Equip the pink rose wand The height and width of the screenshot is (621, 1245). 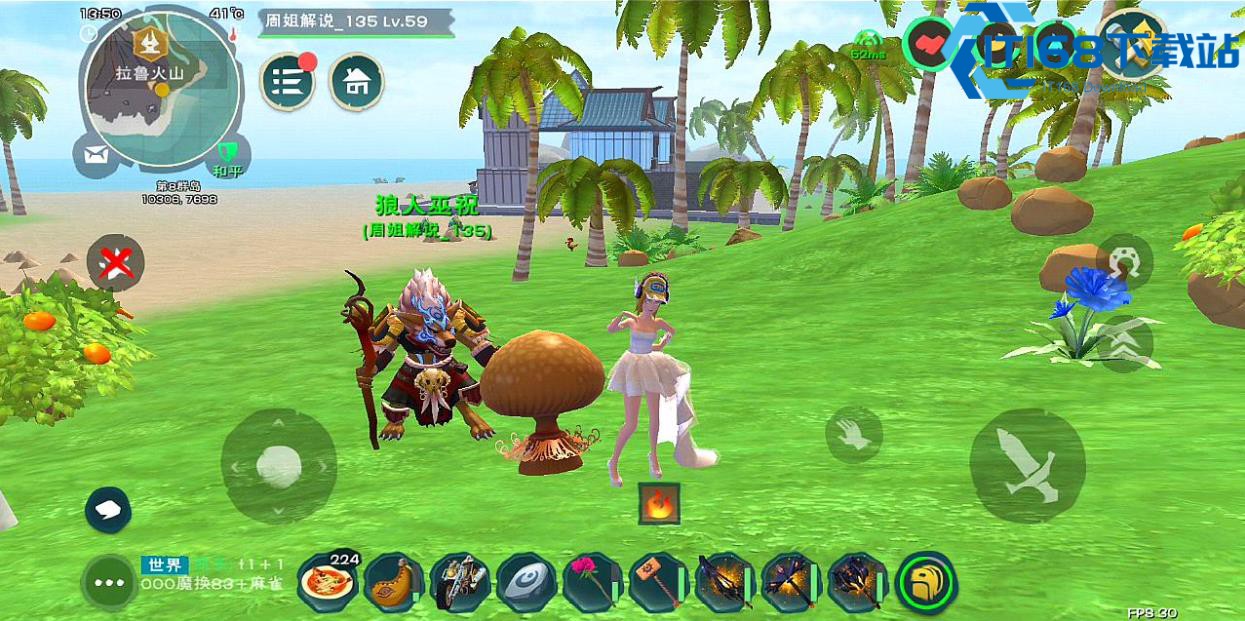[x=591, y=582]
